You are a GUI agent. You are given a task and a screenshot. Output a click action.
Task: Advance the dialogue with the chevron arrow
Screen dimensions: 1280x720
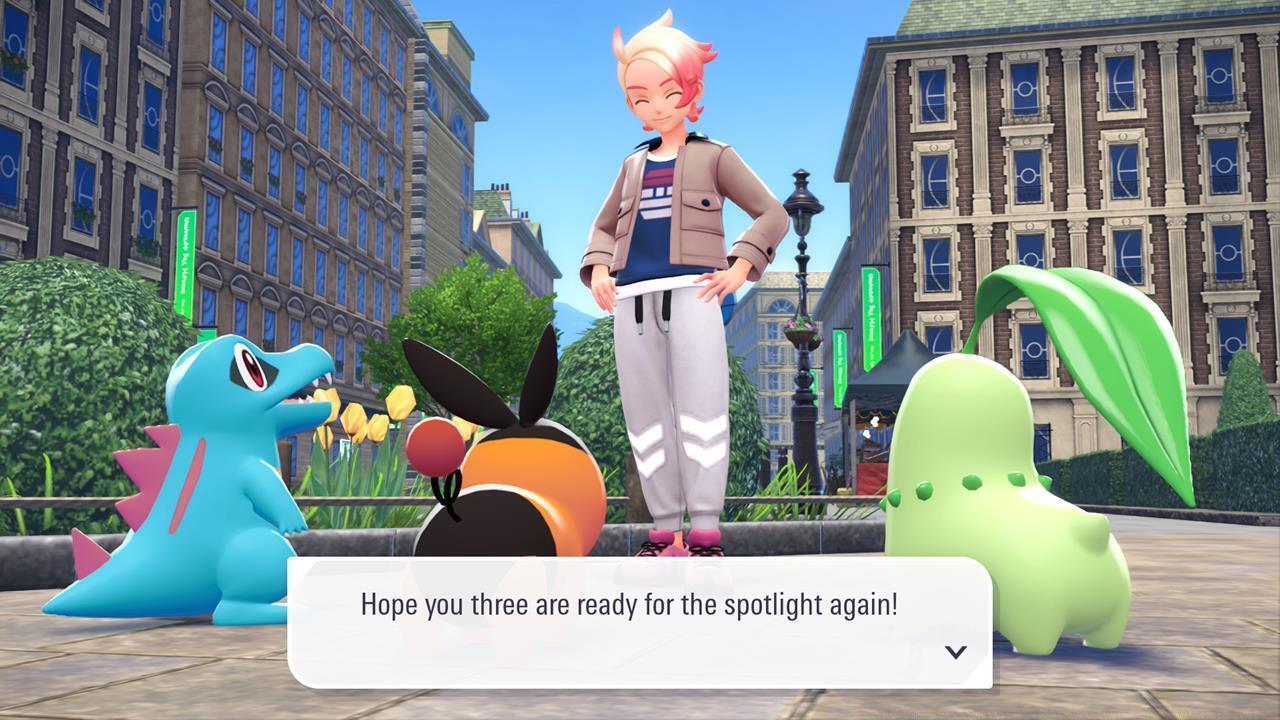tap(957, 652)
